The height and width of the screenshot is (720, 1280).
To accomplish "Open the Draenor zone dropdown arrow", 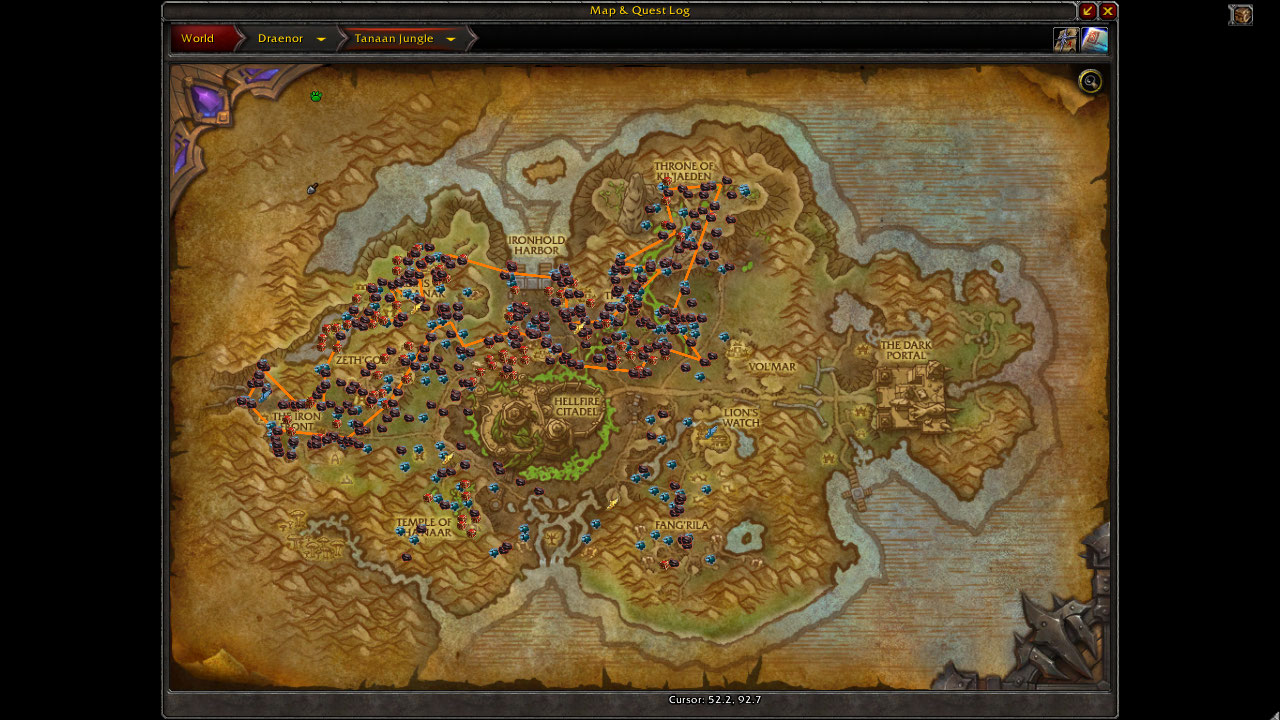I will pyautogui.click(x=321, y=40).
